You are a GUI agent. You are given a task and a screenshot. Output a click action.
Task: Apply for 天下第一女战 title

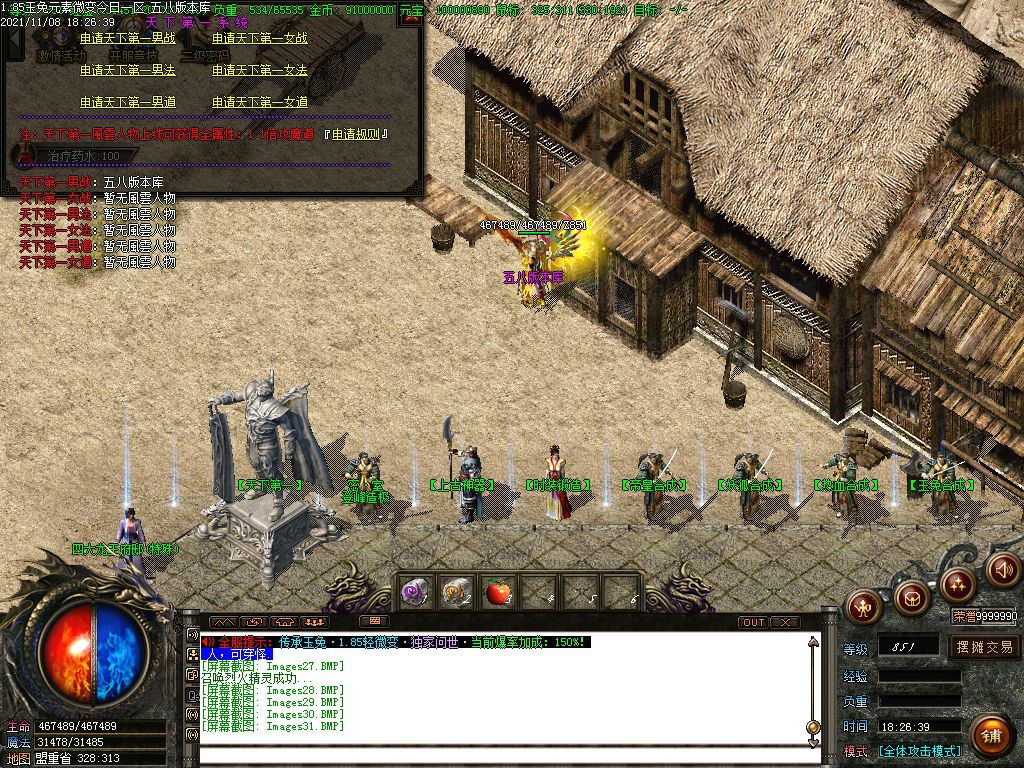pos(259,39)
